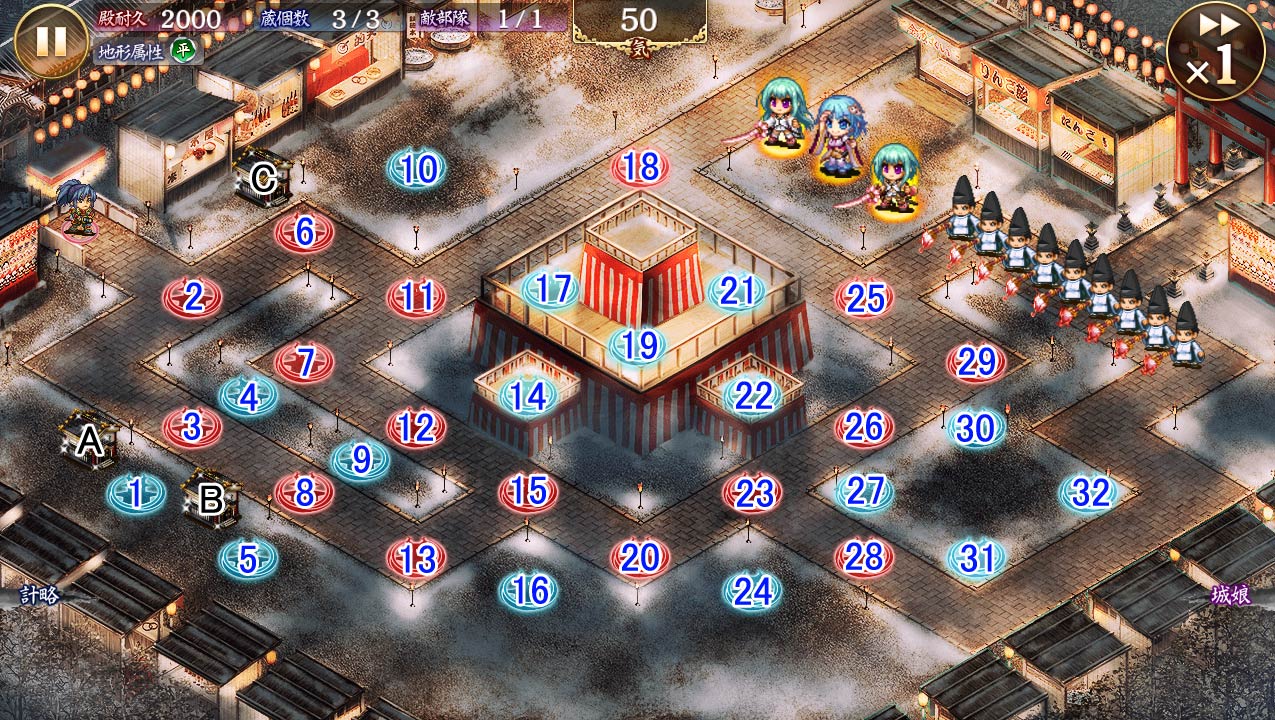Select blue deployment tile 16

528,591
